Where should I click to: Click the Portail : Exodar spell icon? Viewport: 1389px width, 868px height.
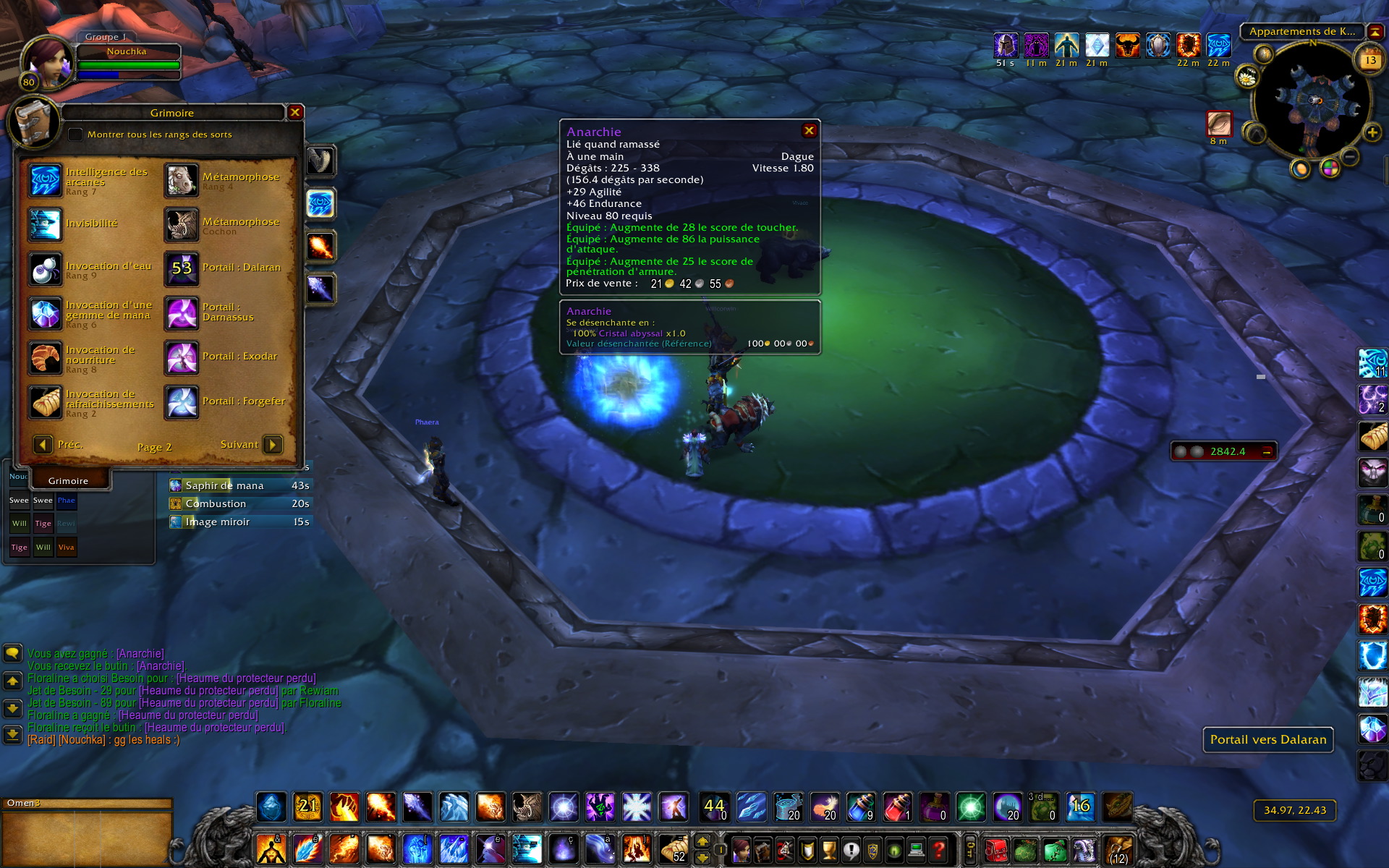(182, 357)
